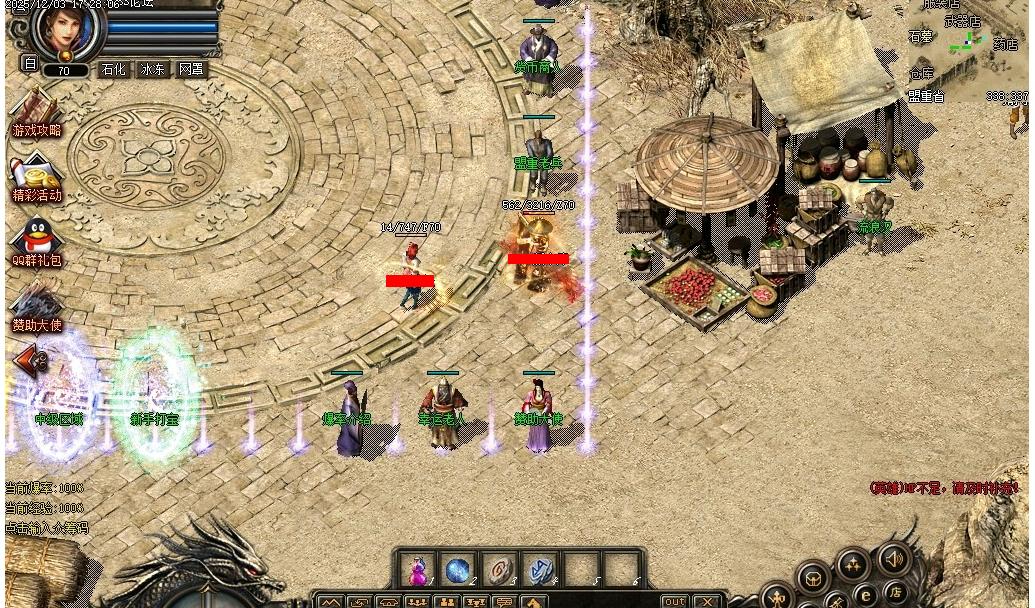Click the round 'e' button
The width and height of the screenshot is (1035, 608).
pos(864,597)
